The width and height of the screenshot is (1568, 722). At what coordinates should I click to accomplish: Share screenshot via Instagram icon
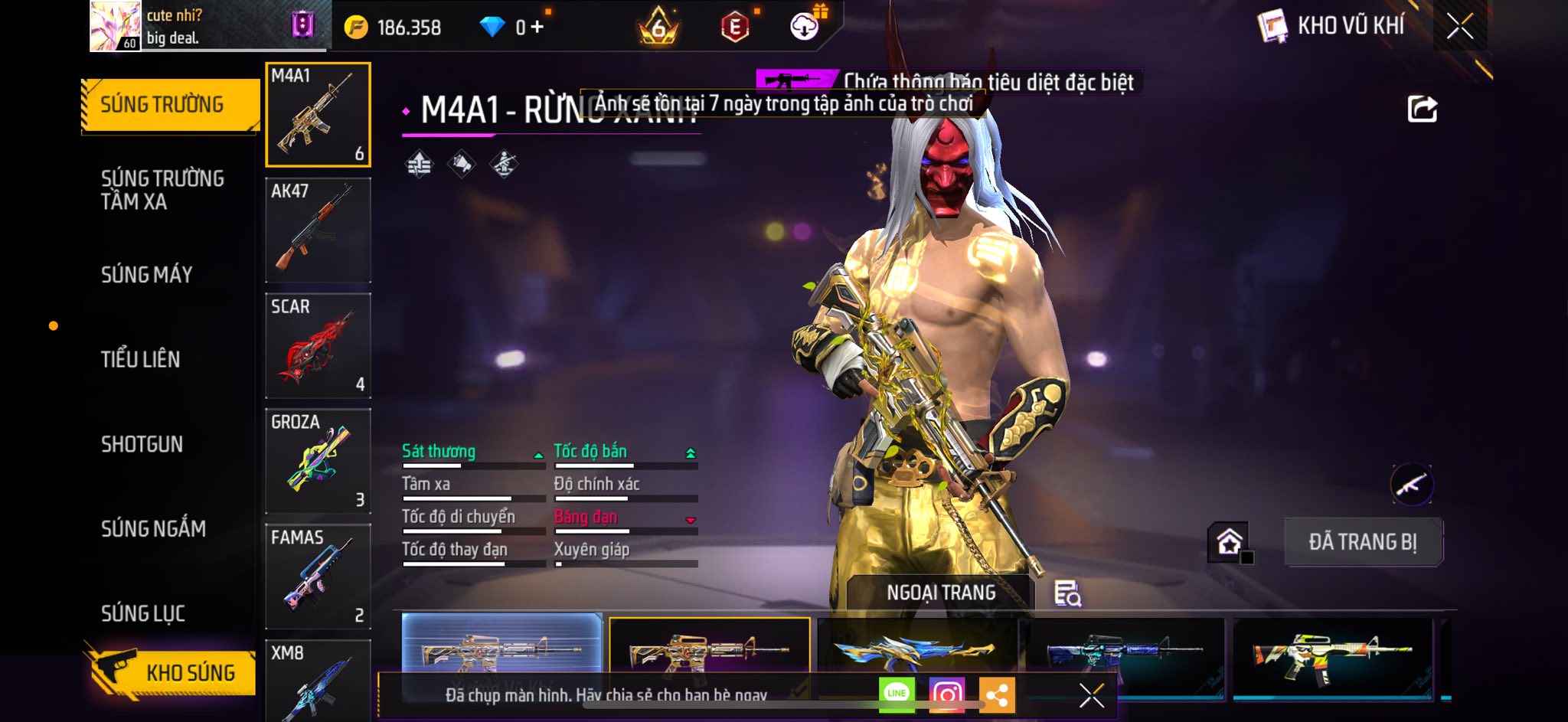(x=946, y=694)
